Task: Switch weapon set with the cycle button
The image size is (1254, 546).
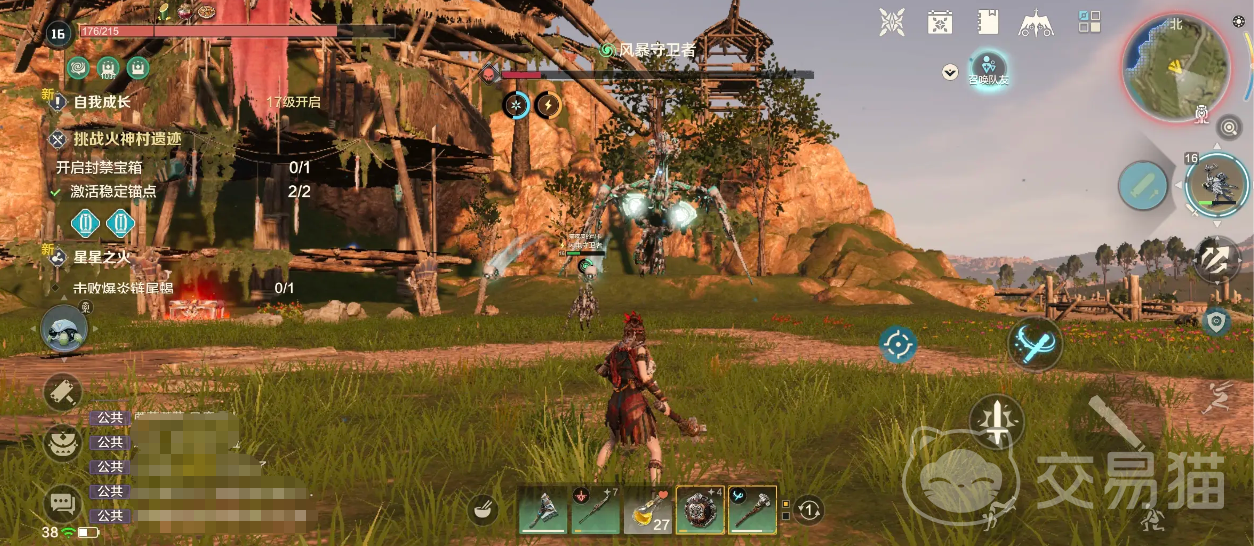Action: click(x=809, y=510)
